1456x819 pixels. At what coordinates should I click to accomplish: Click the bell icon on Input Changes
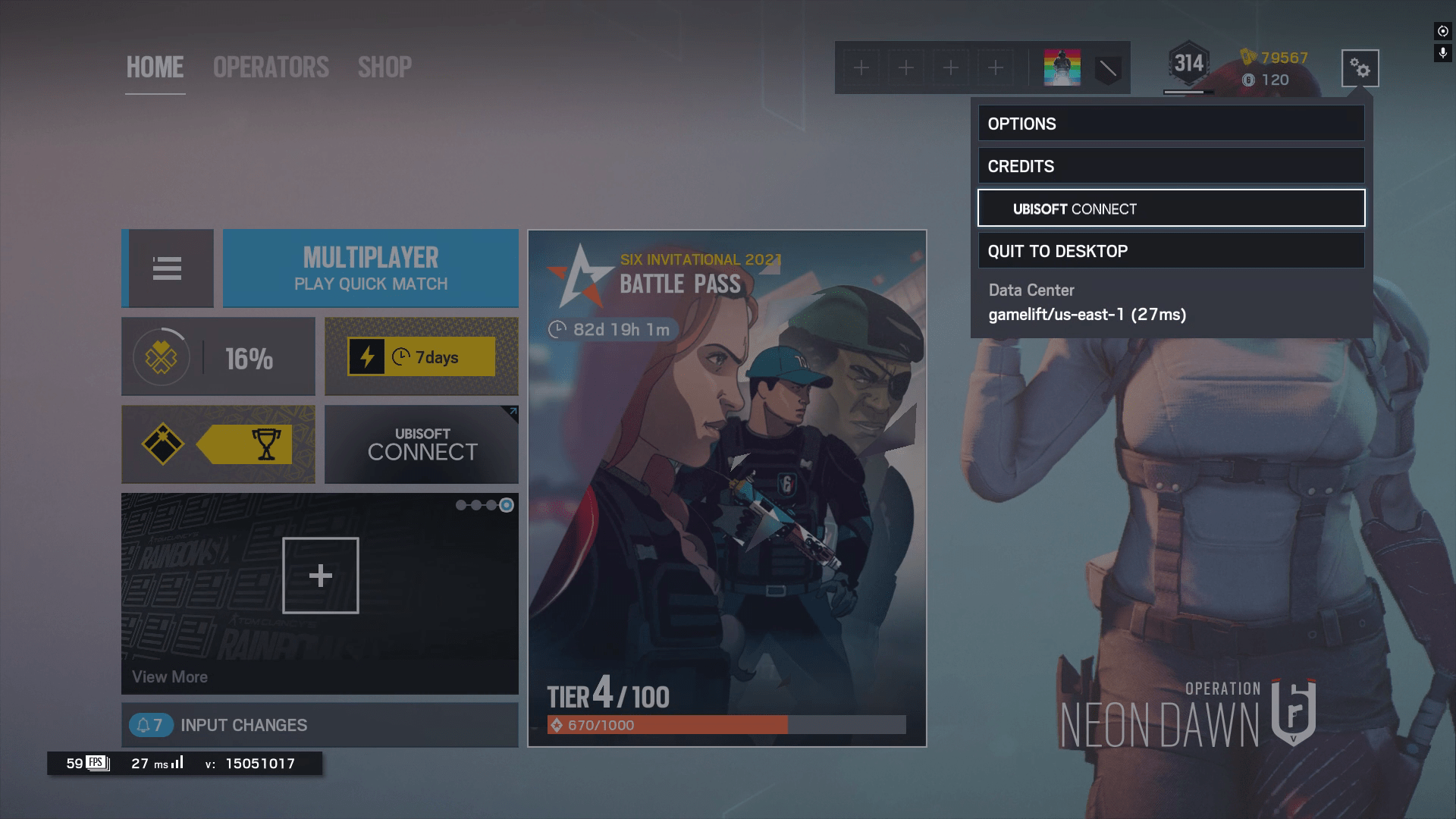pyautogui.click(x=144, y=725)
